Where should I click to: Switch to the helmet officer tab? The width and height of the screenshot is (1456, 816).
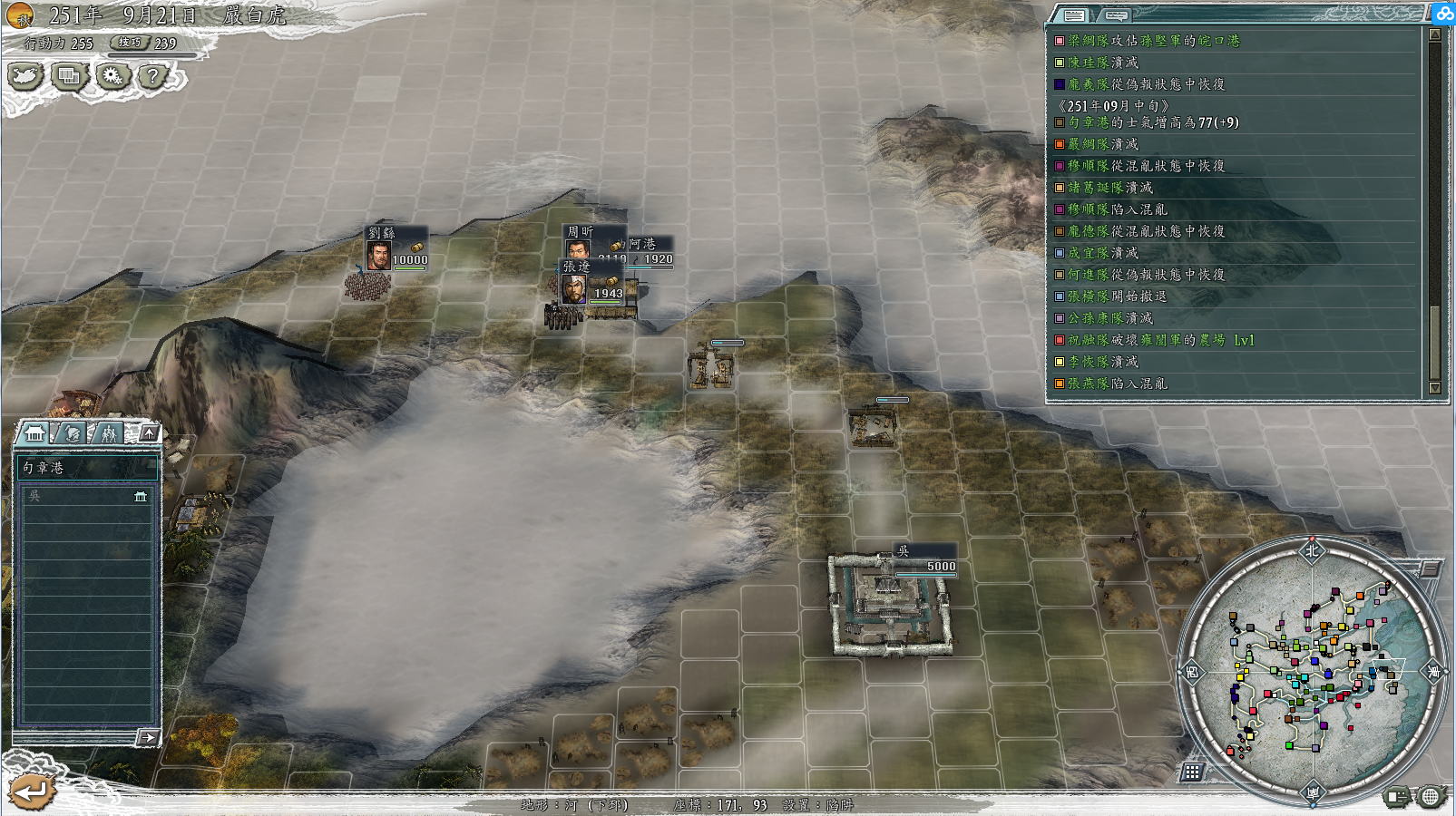coord(73,432)
